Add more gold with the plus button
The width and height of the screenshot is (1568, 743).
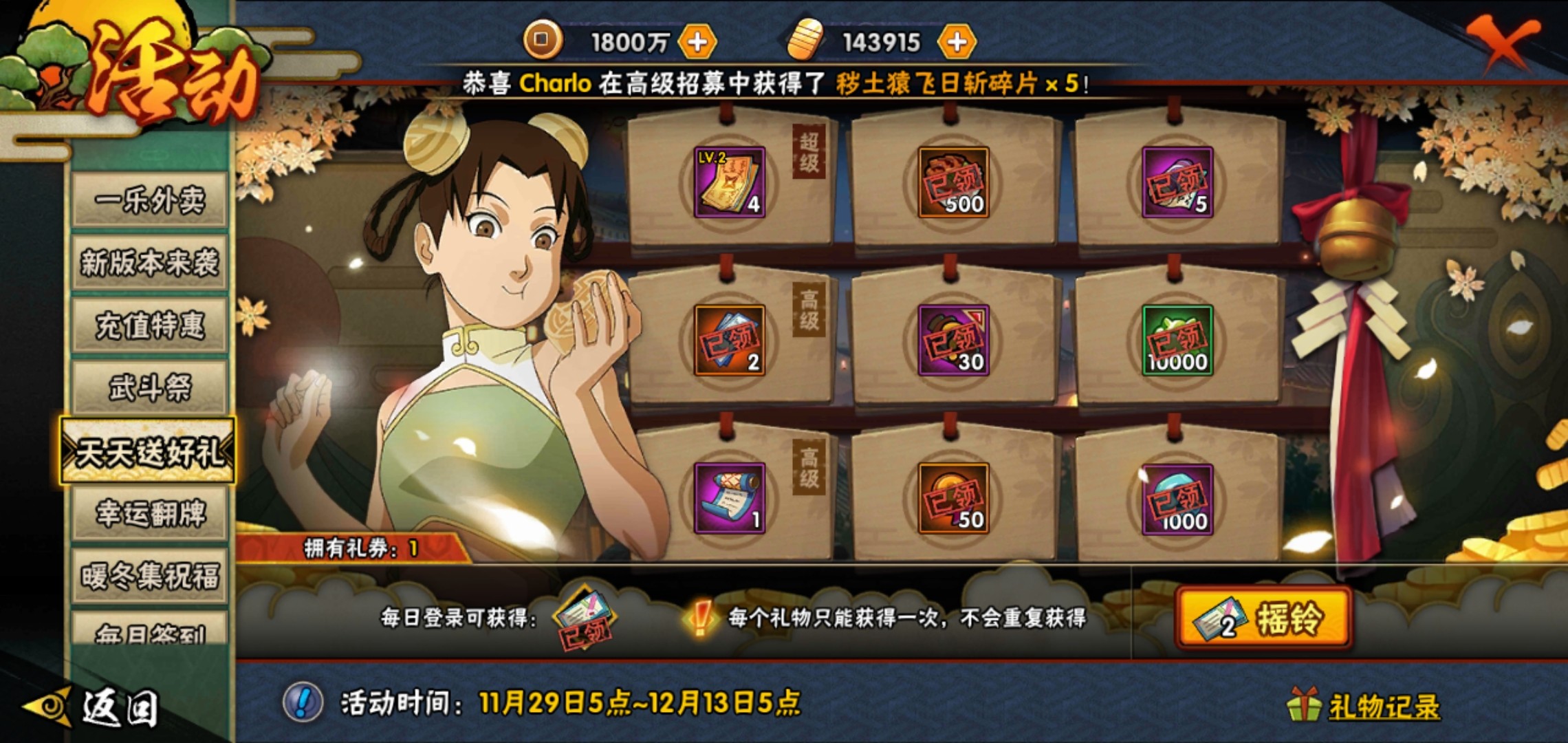(957, 43)
